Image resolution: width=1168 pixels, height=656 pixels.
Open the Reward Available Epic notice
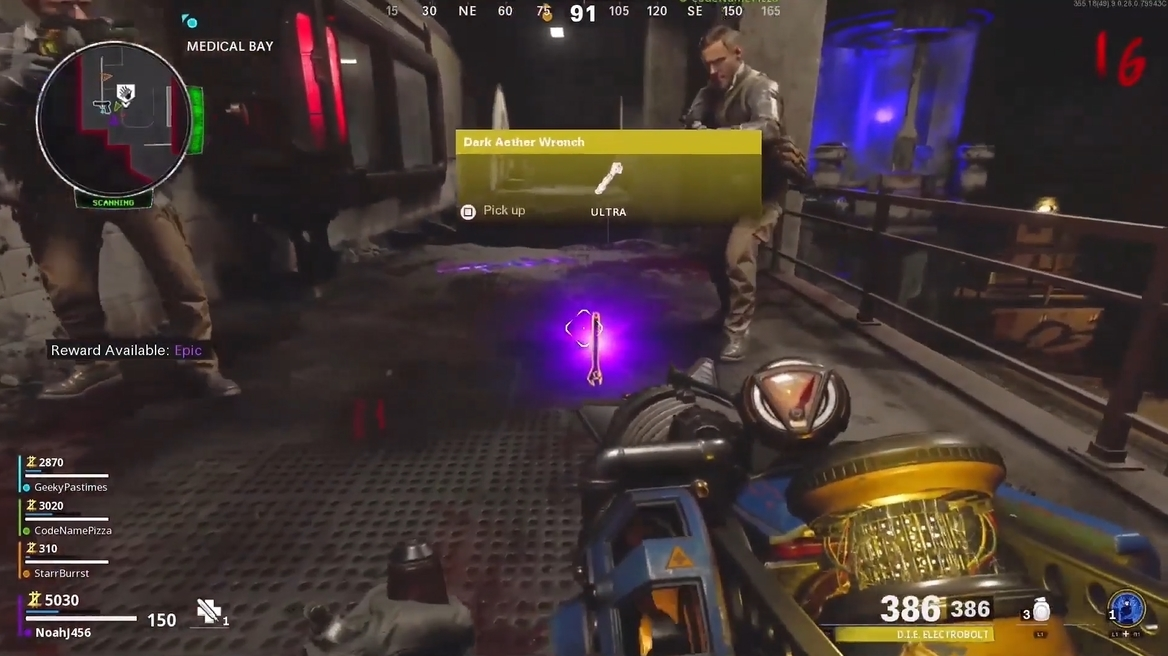click(126, 350)
